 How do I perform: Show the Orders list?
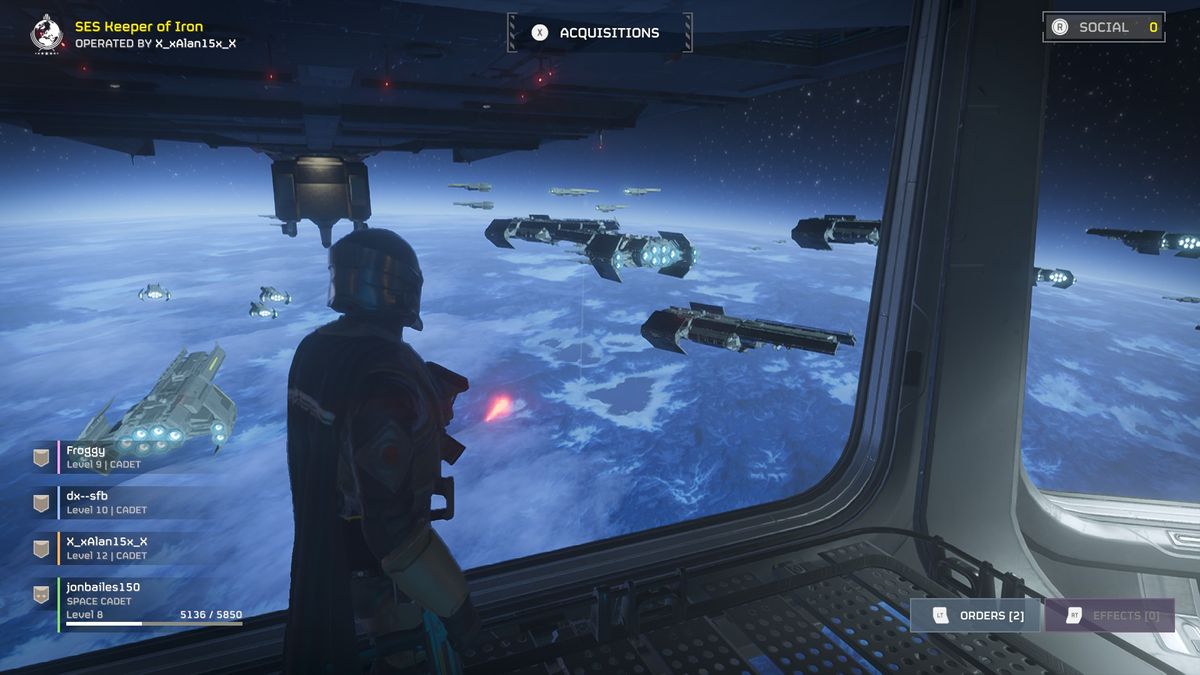(975, 615)
